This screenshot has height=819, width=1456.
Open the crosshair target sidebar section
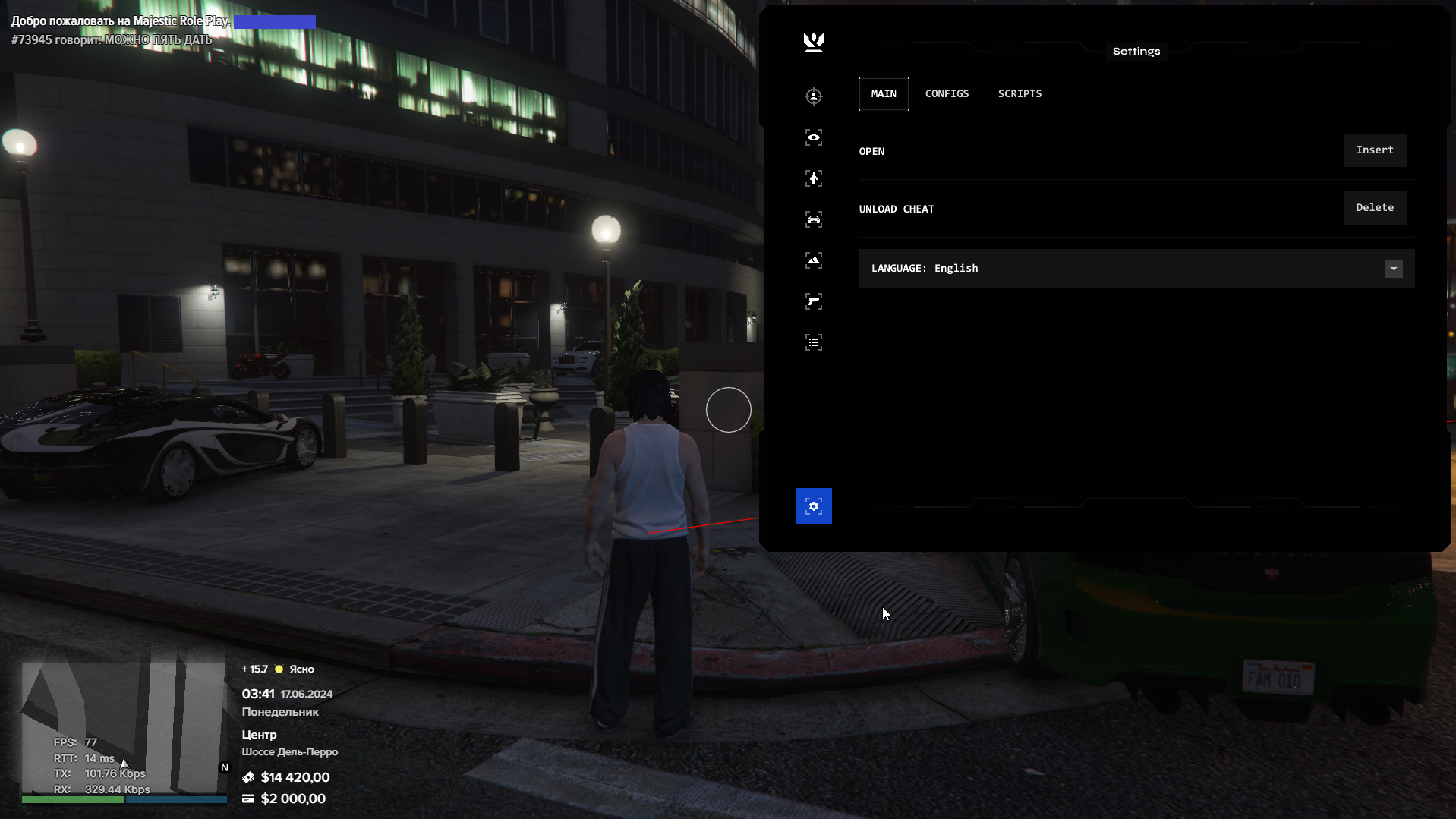(x=814, y=96)
